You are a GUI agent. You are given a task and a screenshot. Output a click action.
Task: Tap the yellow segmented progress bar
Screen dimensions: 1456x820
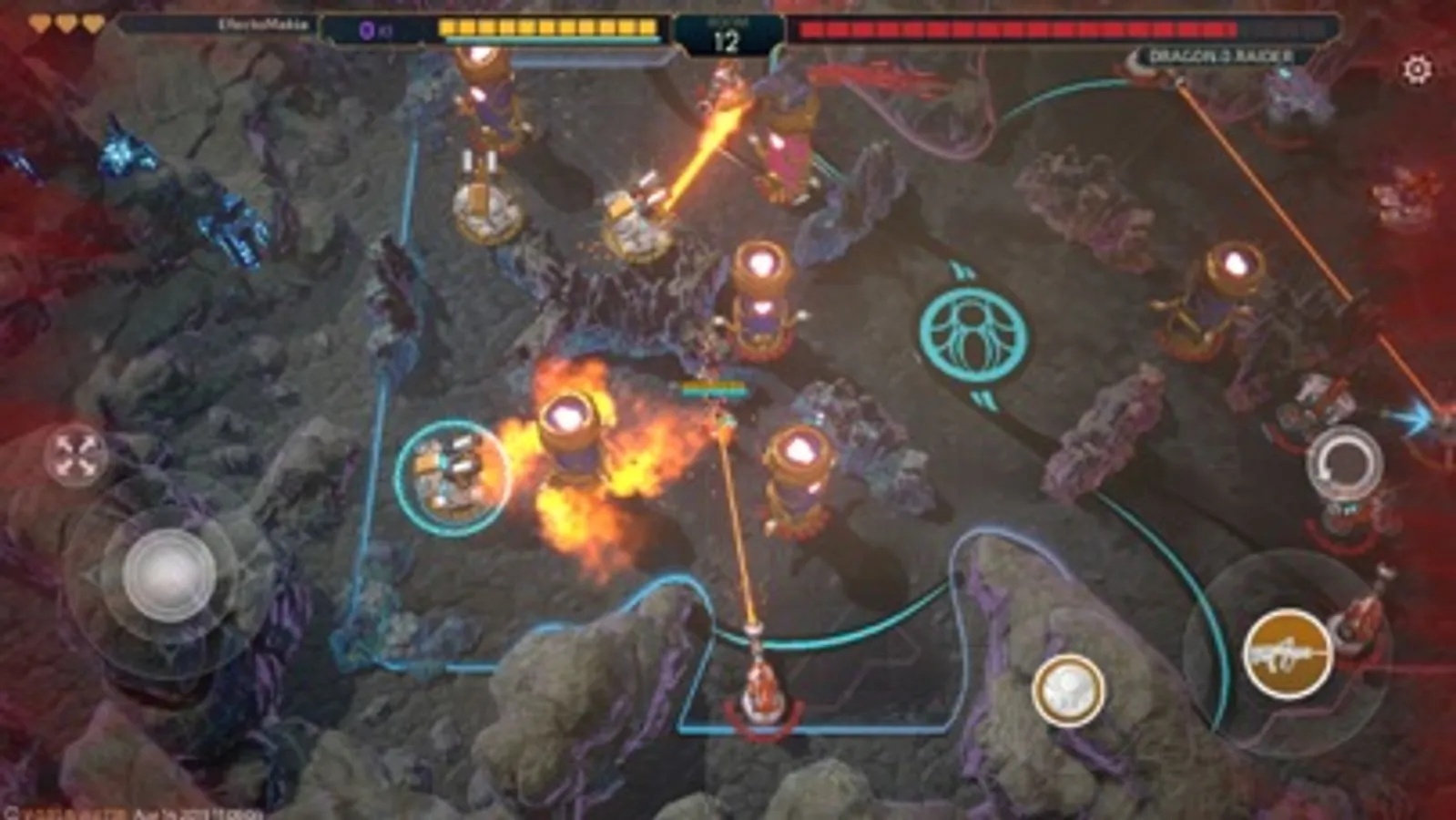[546, 27]
